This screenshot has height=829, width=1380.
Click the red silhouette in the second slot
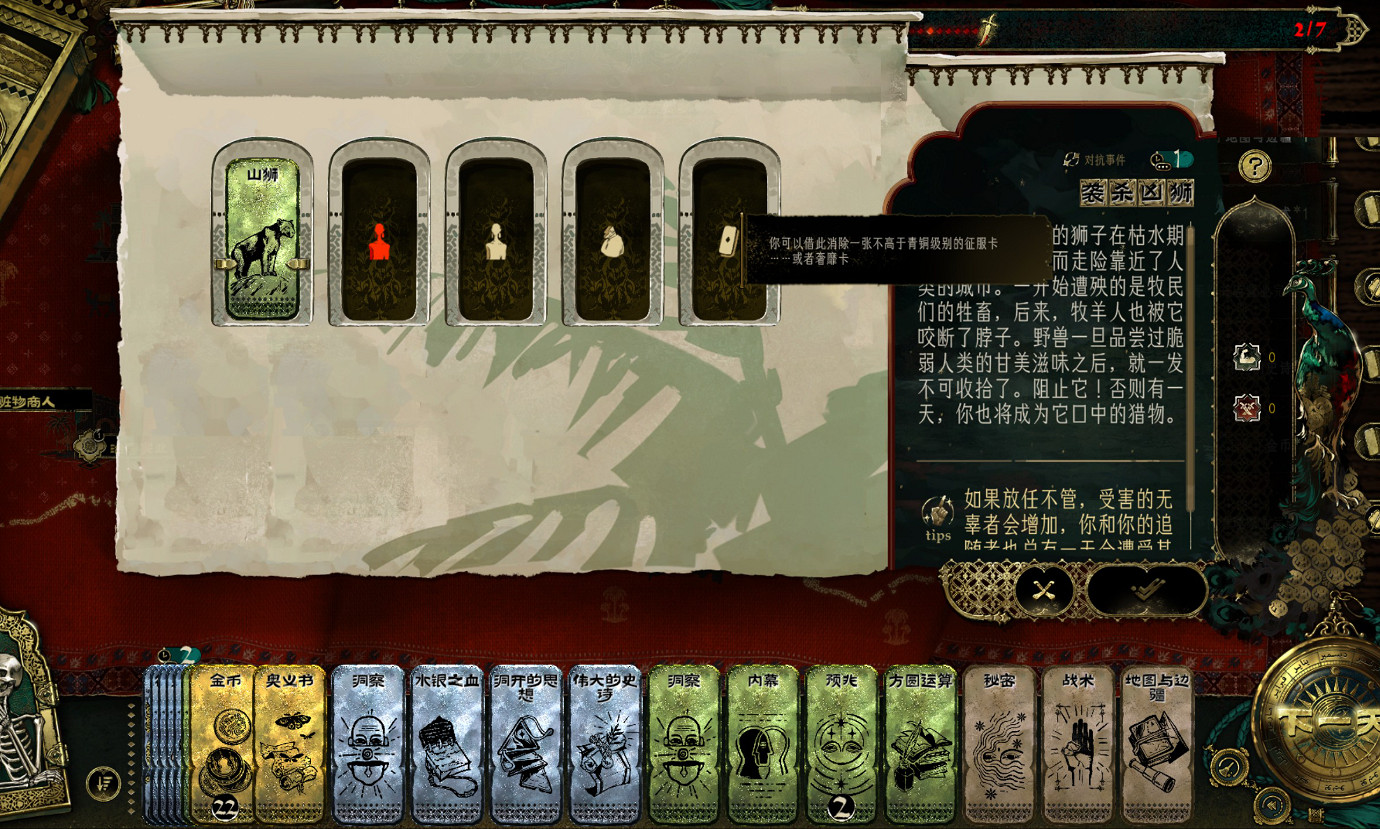(382, 240)
